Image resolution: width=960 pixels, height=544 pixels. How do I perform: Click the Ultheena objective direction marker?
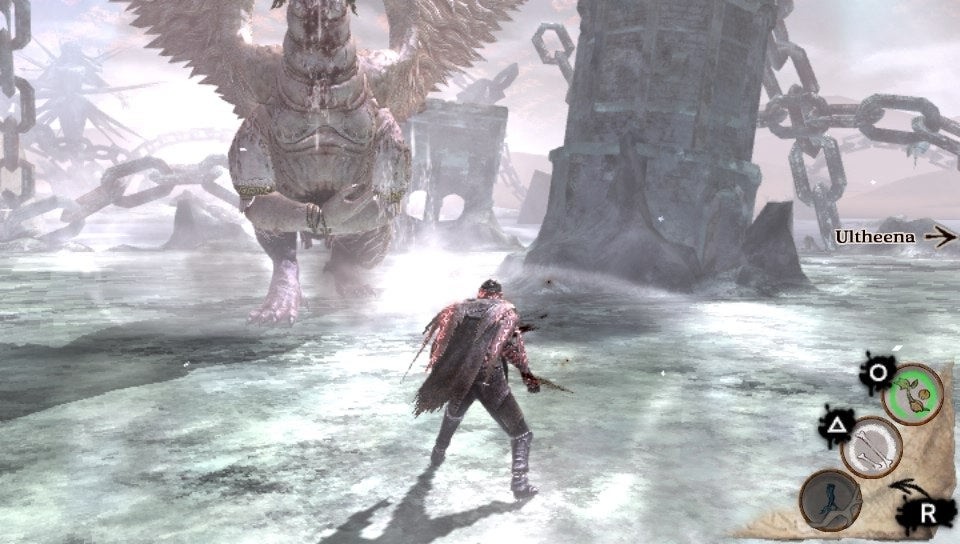point(895,237)
